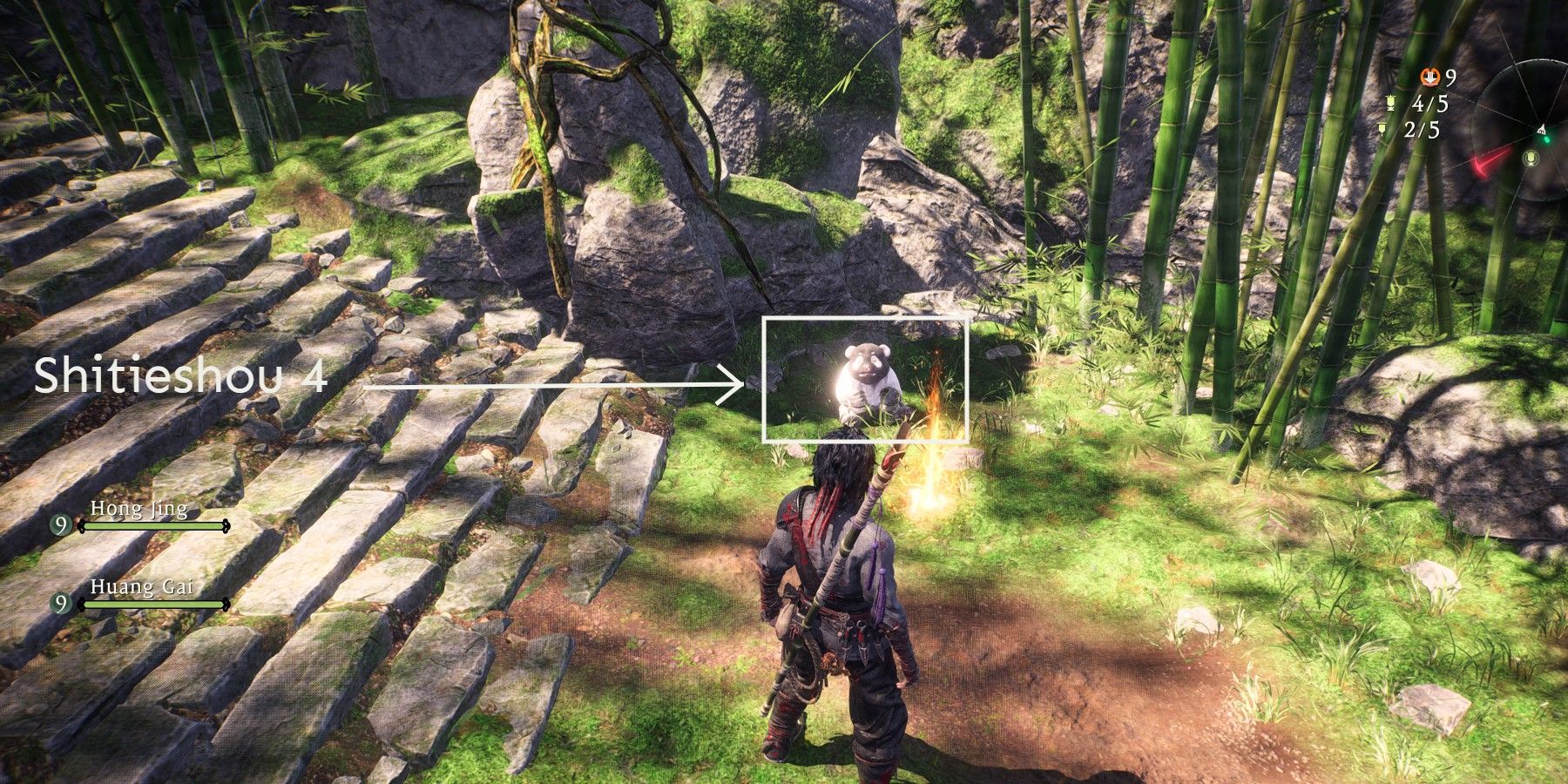Click the orange morale rank icon
The image size is (1568, 784).
pyautogui.click(x=1429, y=78)
